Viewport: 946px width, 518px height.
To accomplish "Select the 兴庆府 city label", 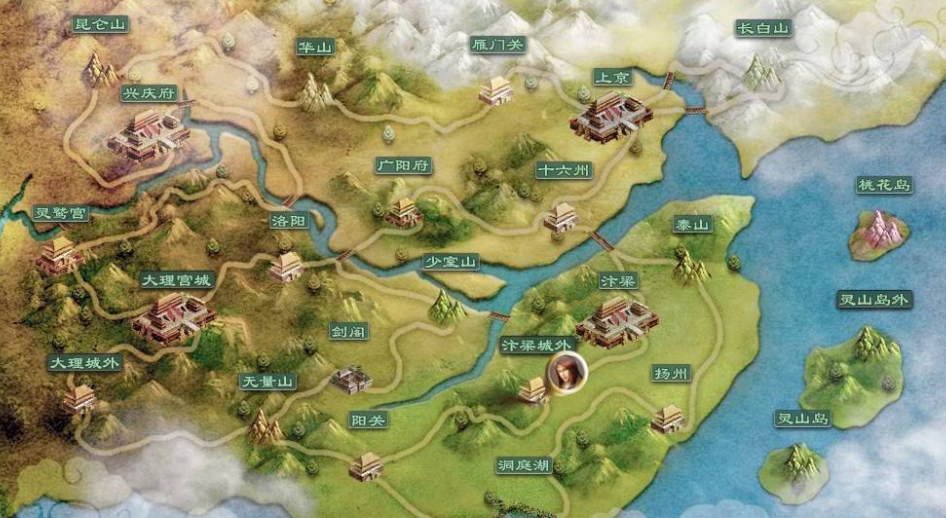I will coord(148,93).
